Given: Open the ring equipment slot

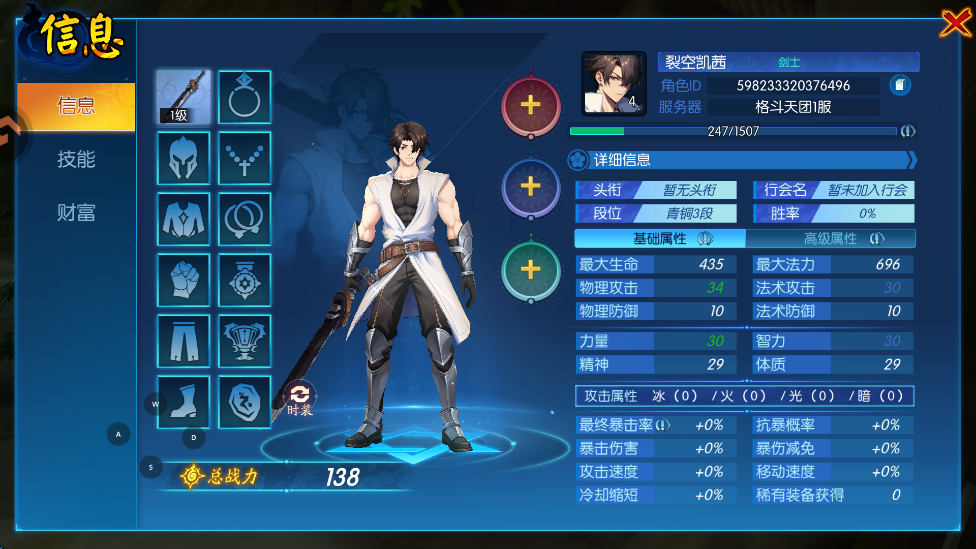Looking at the screenshot, I should pyautogui.click(x=244, y=96).
